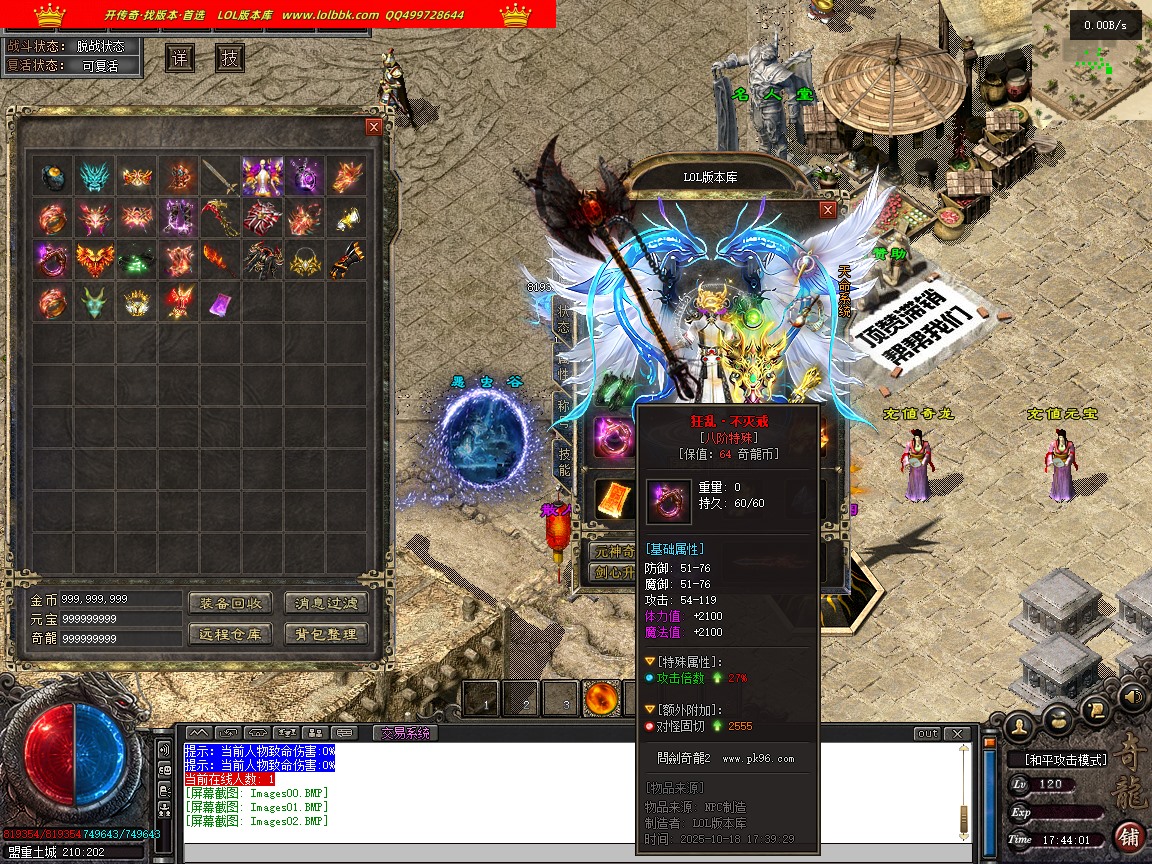
Task: Select the sword item in the bag
Action: (x=220, y=177)
